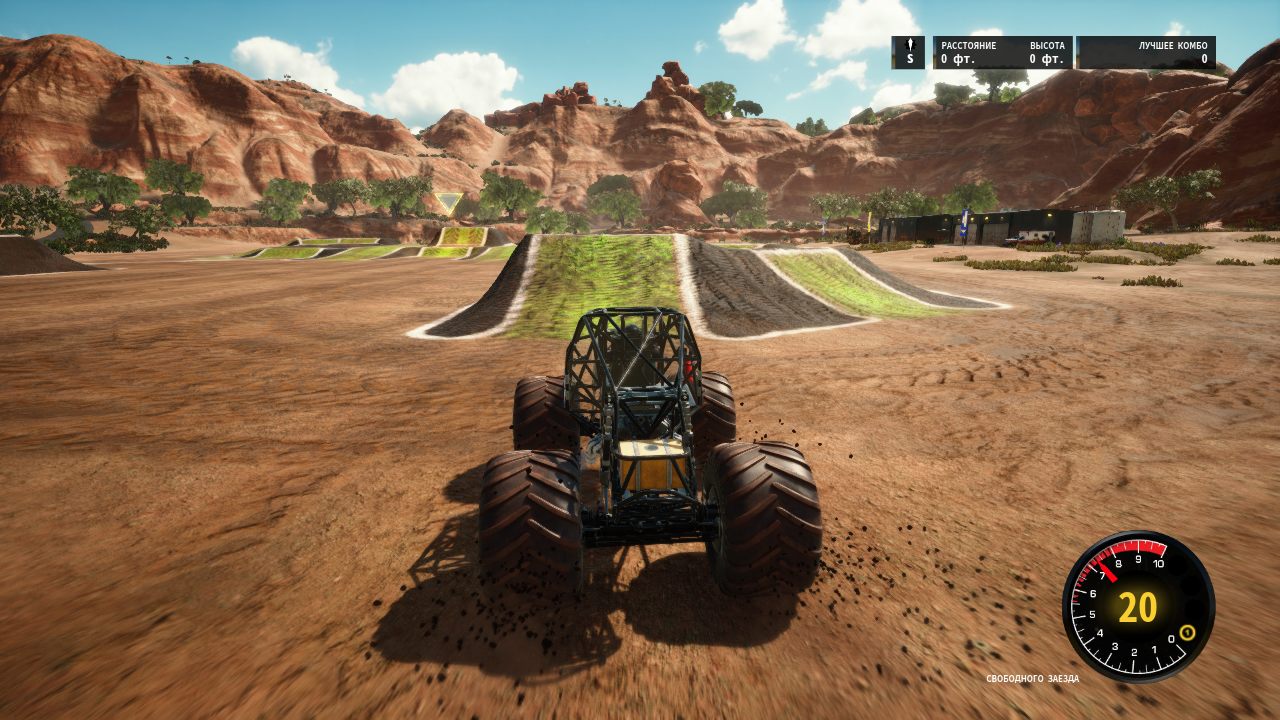Select the arrow icon above the gear letter
1280x720 pixels.
[x=909, y=45]
